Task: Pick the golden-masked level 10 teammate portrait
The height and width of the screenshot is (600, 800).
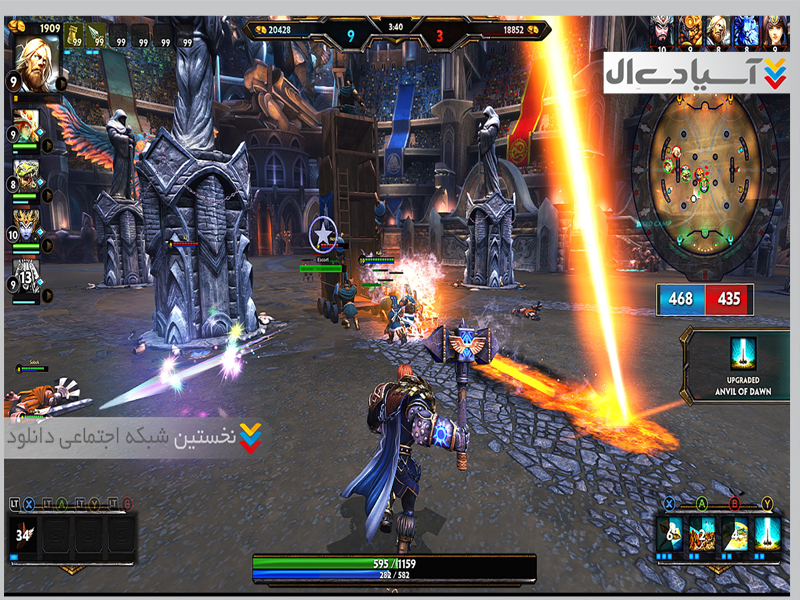Action: coord(29,221)
